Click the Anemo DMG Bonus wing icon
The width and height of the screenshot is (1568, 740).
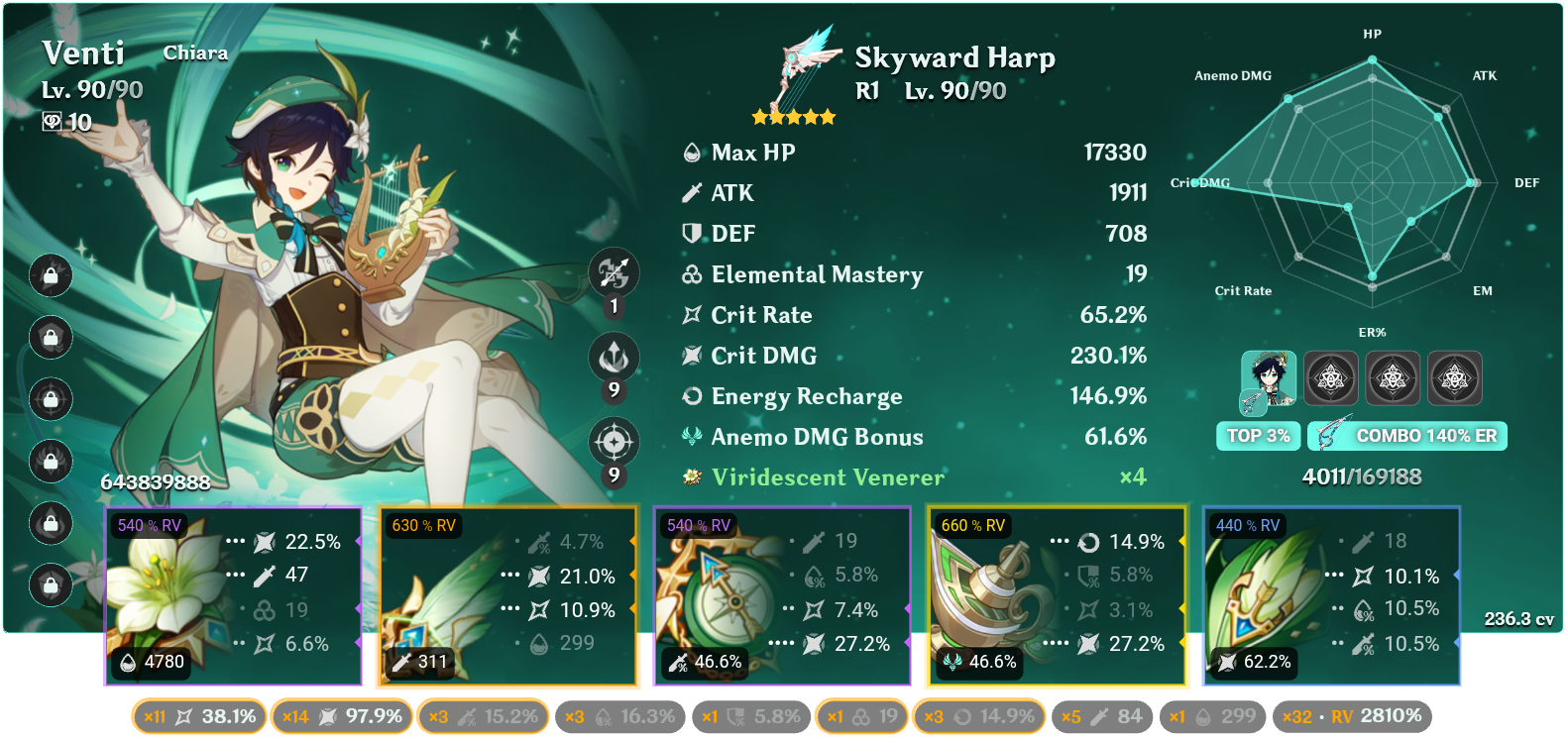pos(692,436)
